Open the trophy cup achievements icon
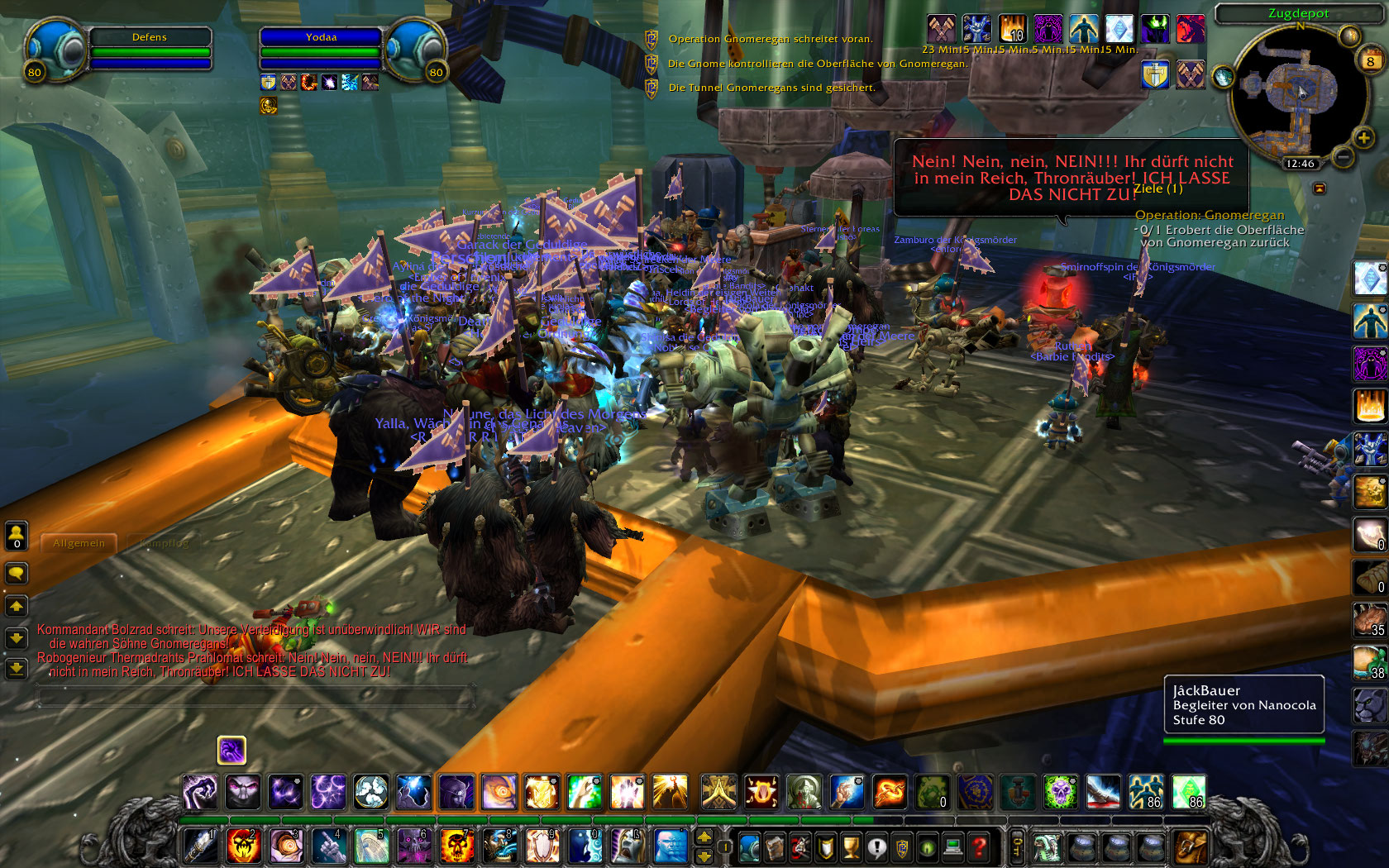Viewport: 1389px width, 868px height. pyautogui.click(x=851, y=847)
